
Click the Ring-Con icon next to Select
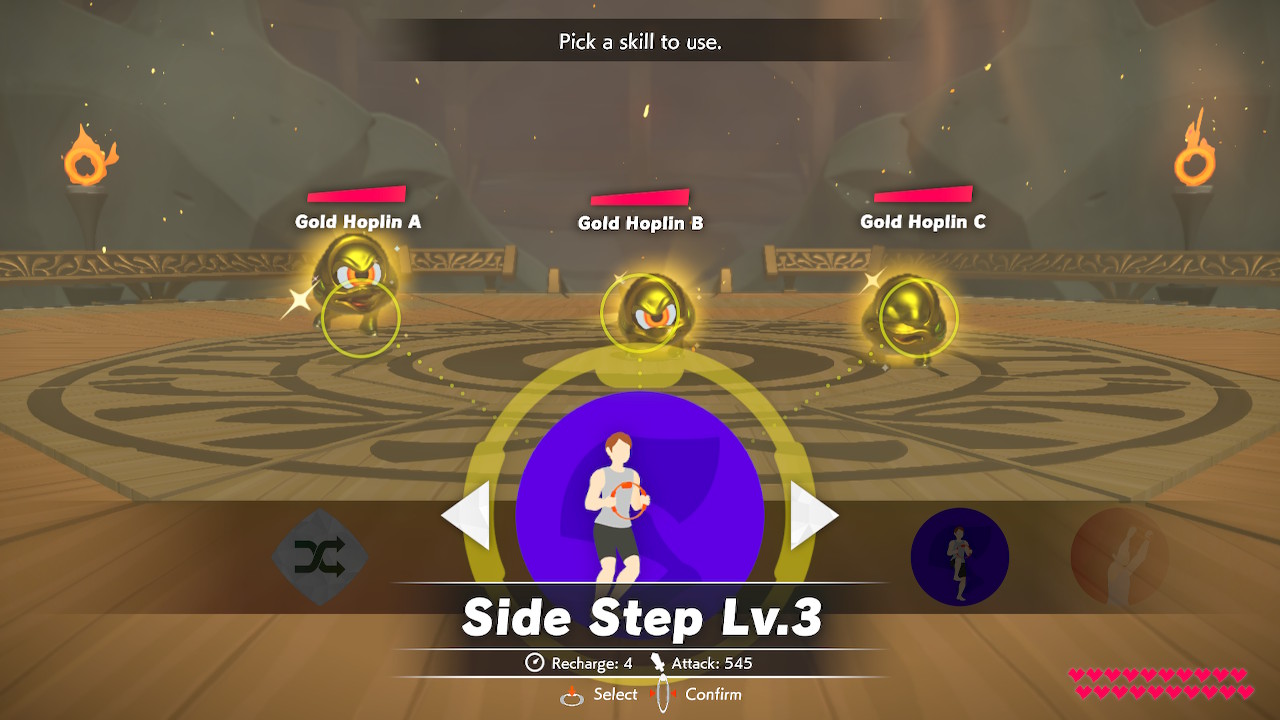pyautogui.click(x=570, y=694)
